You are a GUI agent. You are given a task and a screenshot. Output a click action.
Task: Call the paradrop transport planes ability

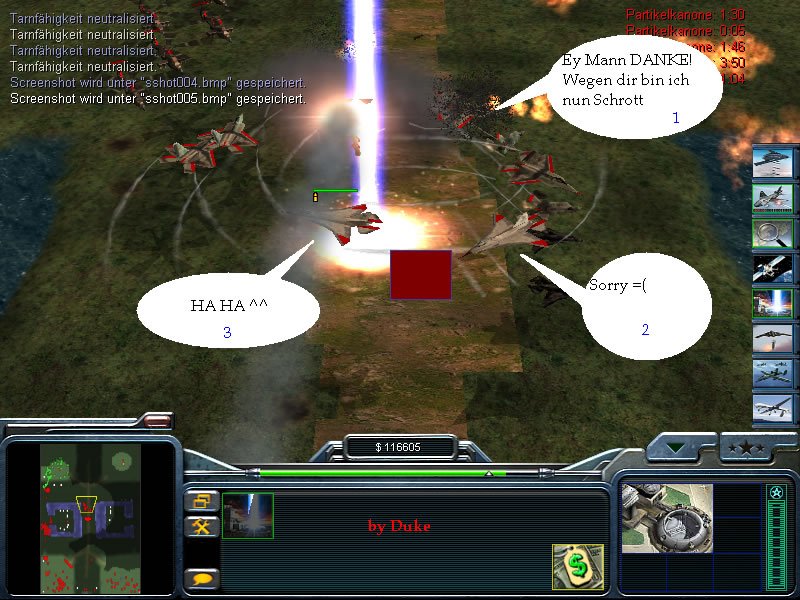tap(772, 374)
